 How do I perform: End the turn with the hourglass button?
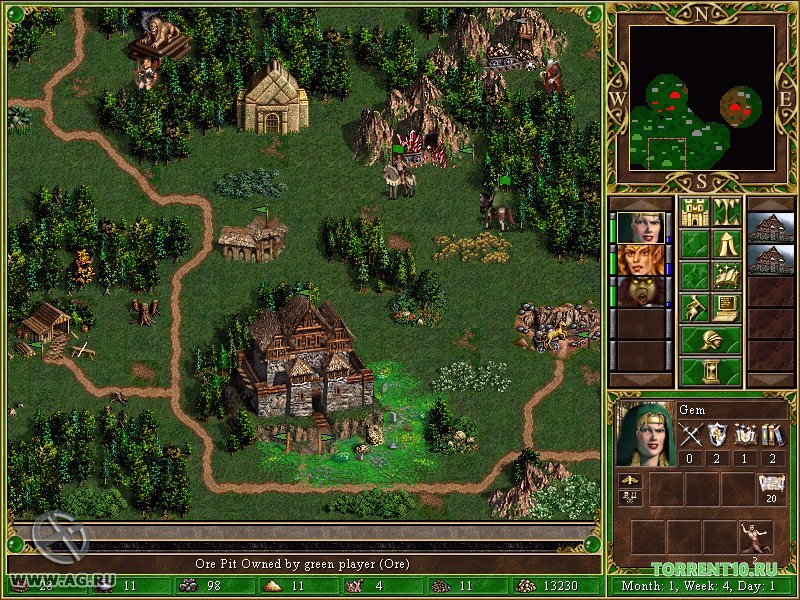tap(710, 372)
